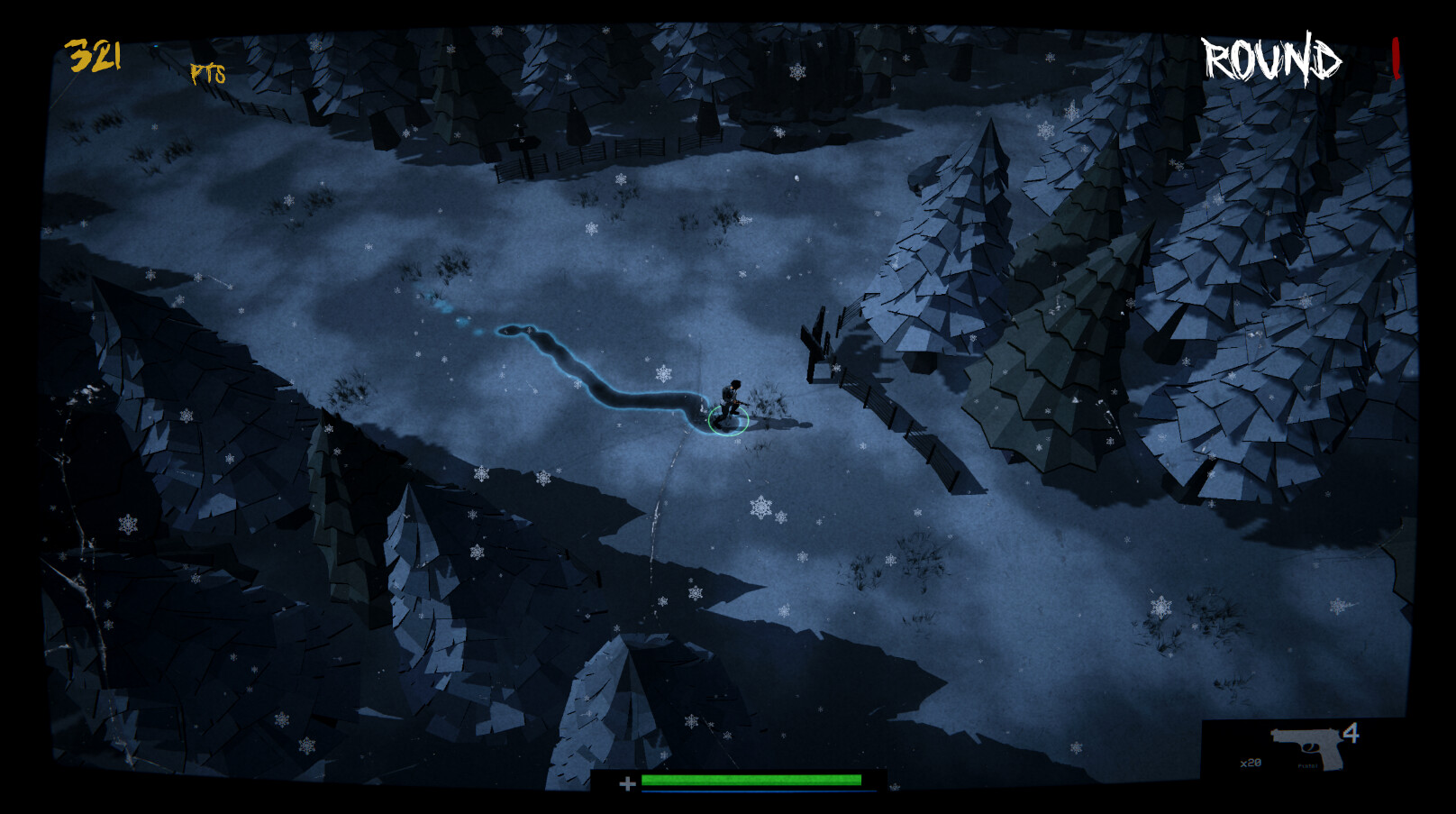Click the Pistol label under the weapon

point(1306,764)
